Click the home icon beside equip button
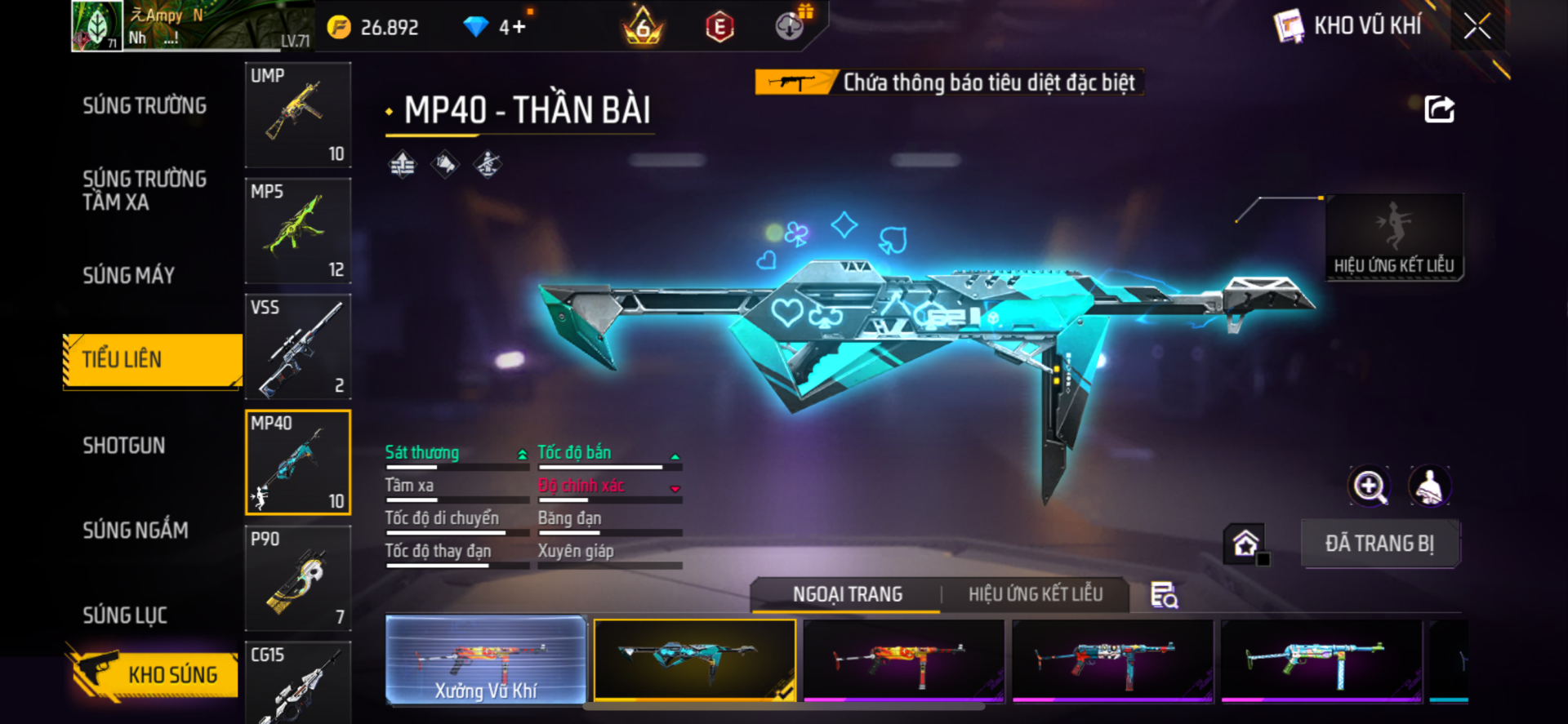1568x724 pixels. click(1245, 544)
